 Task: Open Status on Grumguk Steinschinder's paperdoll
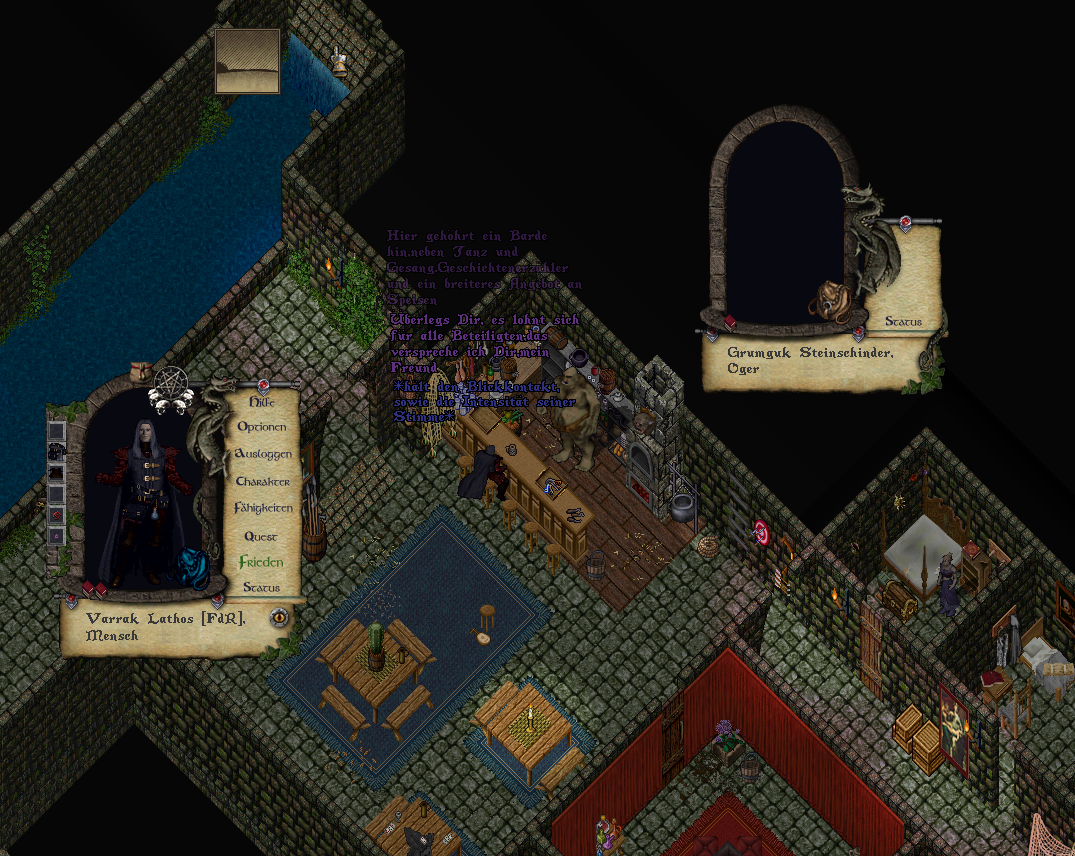click(903, 322)
